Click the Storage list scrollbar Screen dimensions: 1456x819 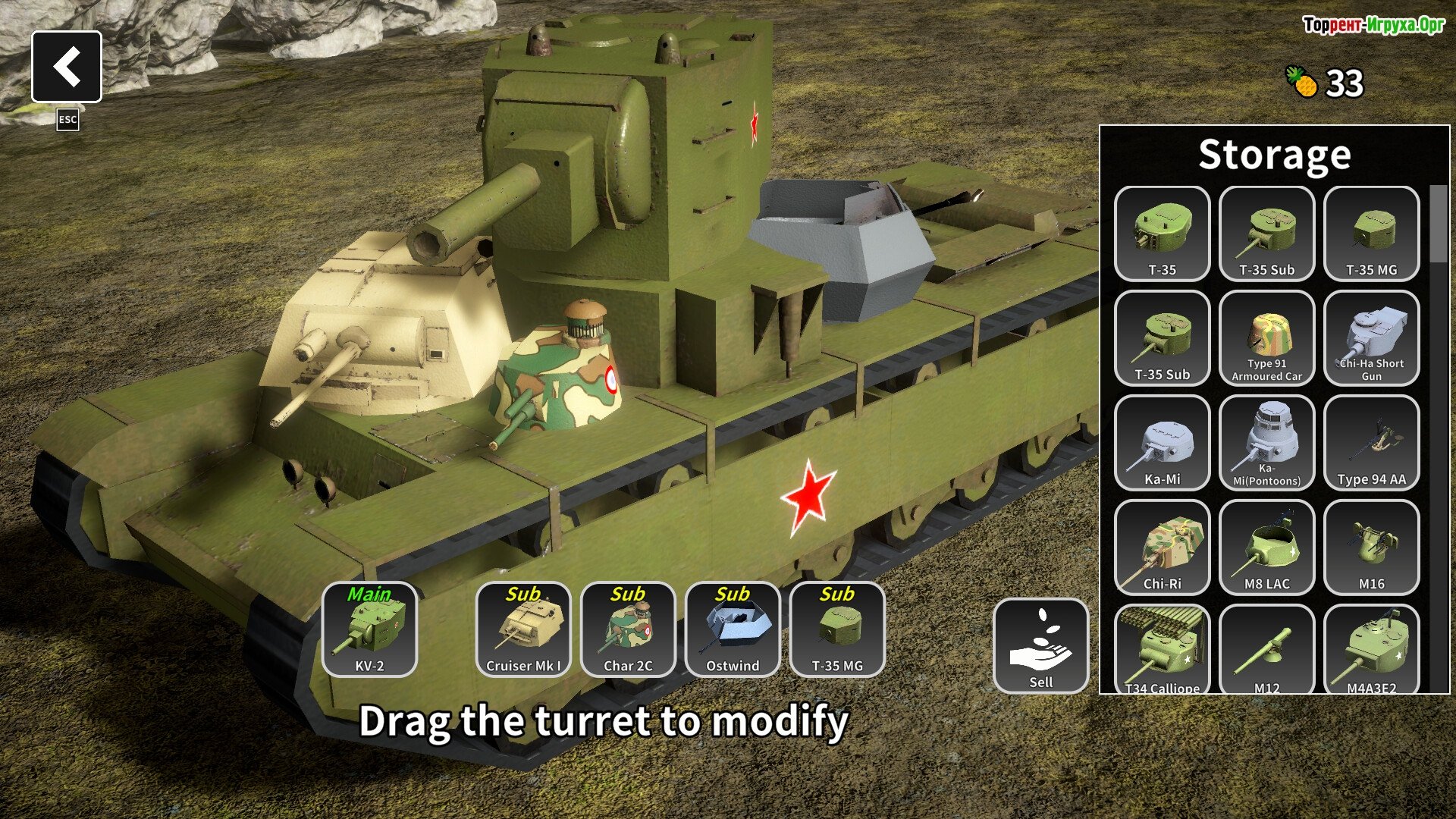point(1438,224)
